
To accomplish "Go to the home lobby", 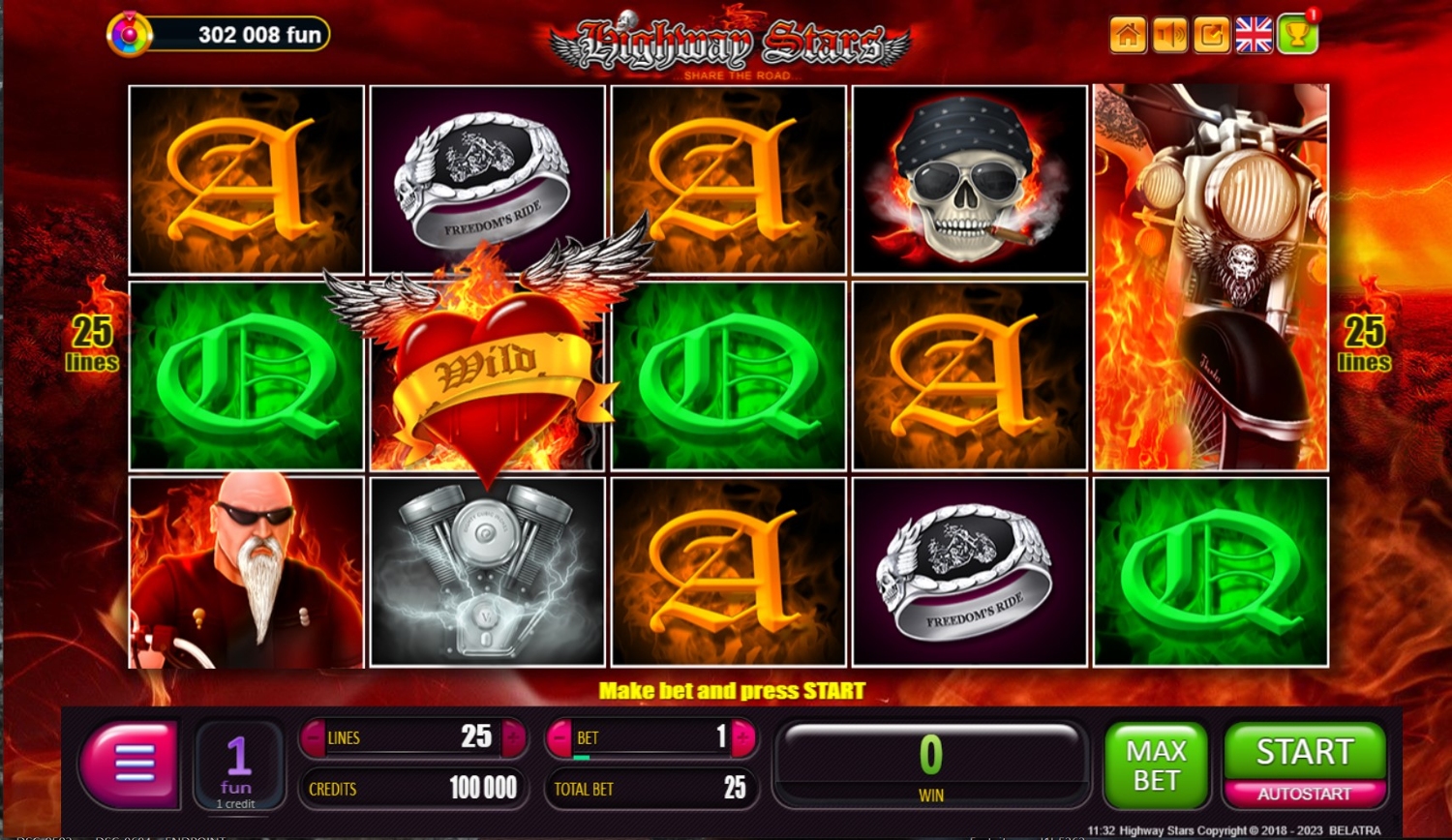I will coord(1128,36).
